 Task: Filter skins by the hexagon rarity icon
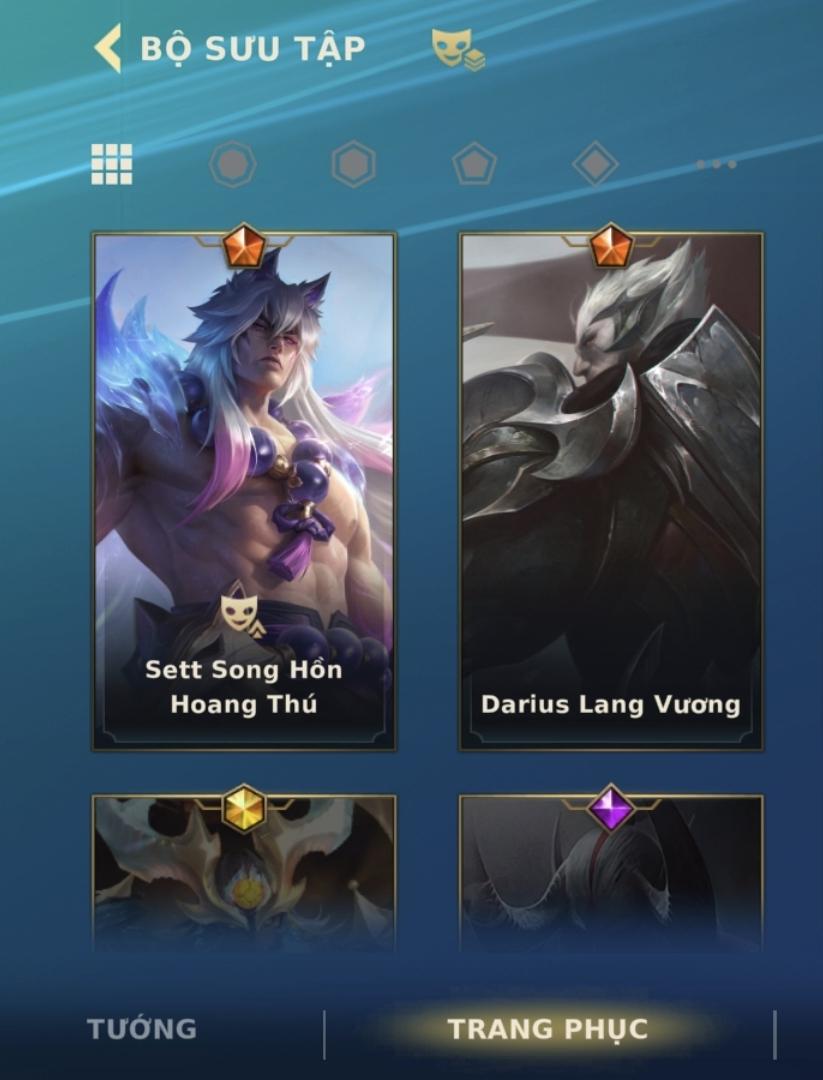pos(353,164)
